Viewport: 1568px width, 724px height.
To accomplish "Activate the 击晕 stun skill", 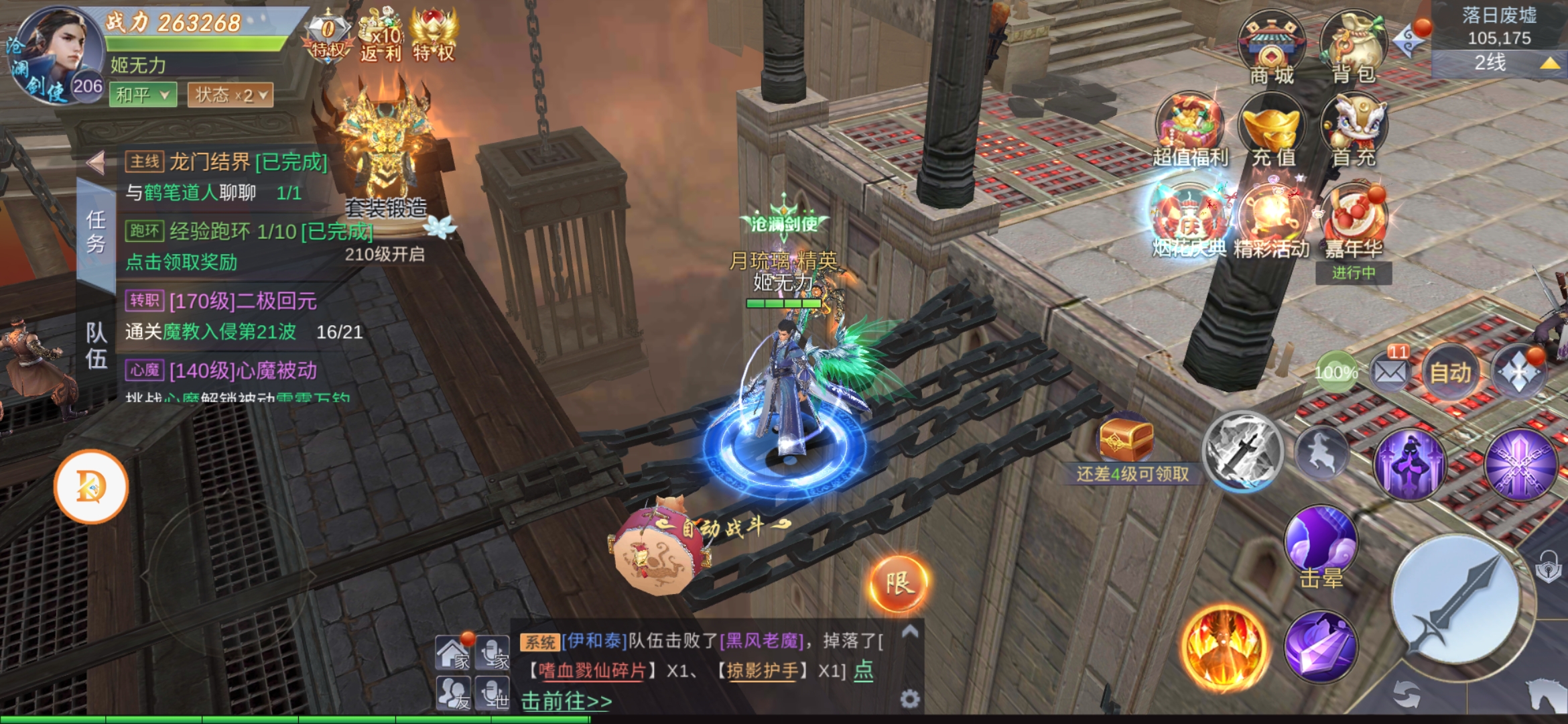I will [1321, 544].
